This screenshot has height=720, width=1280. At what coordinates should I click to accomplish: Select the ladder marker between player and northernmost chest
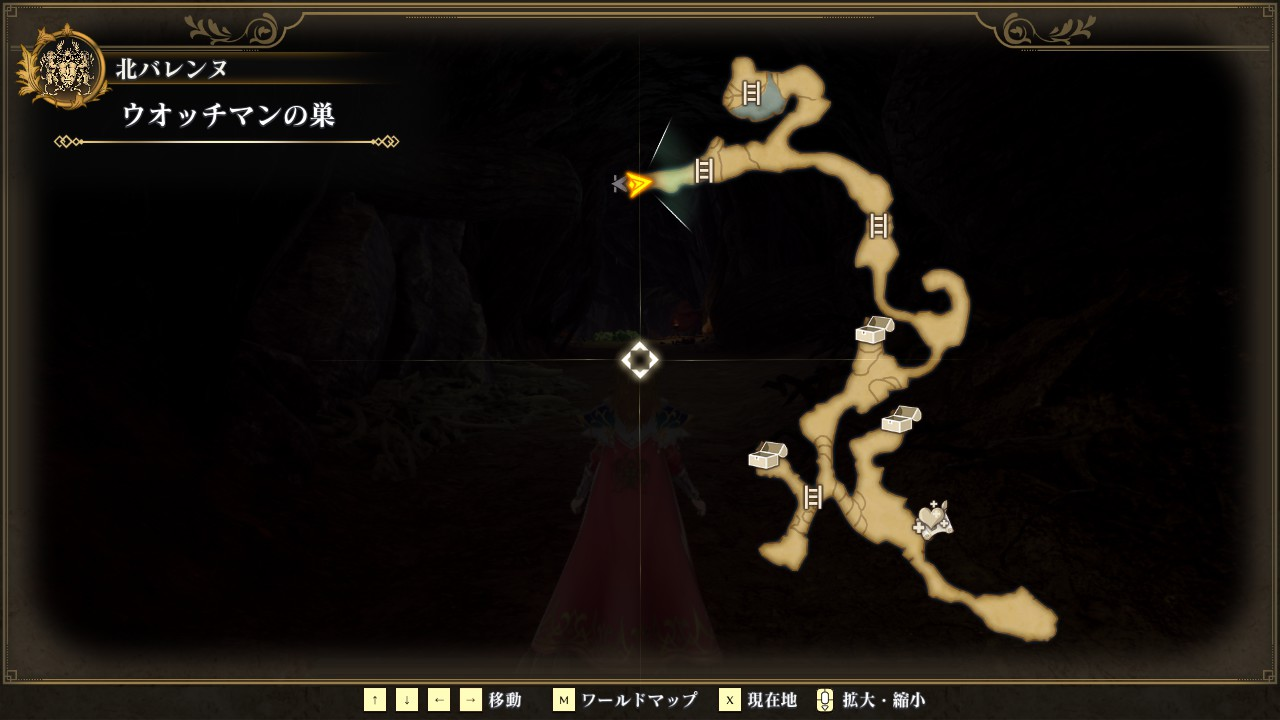pyautogui.click(x=878, y=226)
